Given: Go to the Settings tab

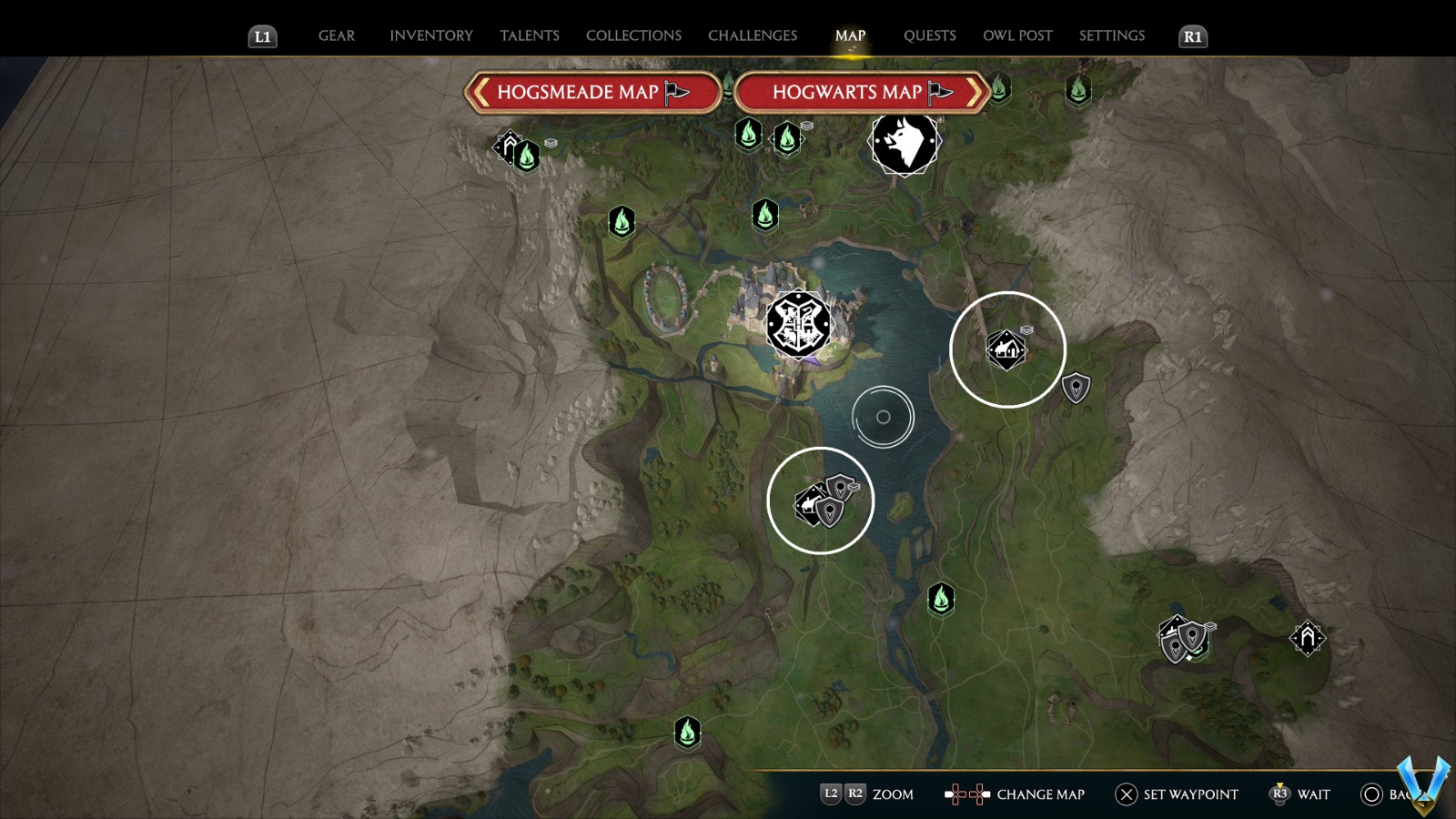Looking at the screenshot, I should (1111, 35).
